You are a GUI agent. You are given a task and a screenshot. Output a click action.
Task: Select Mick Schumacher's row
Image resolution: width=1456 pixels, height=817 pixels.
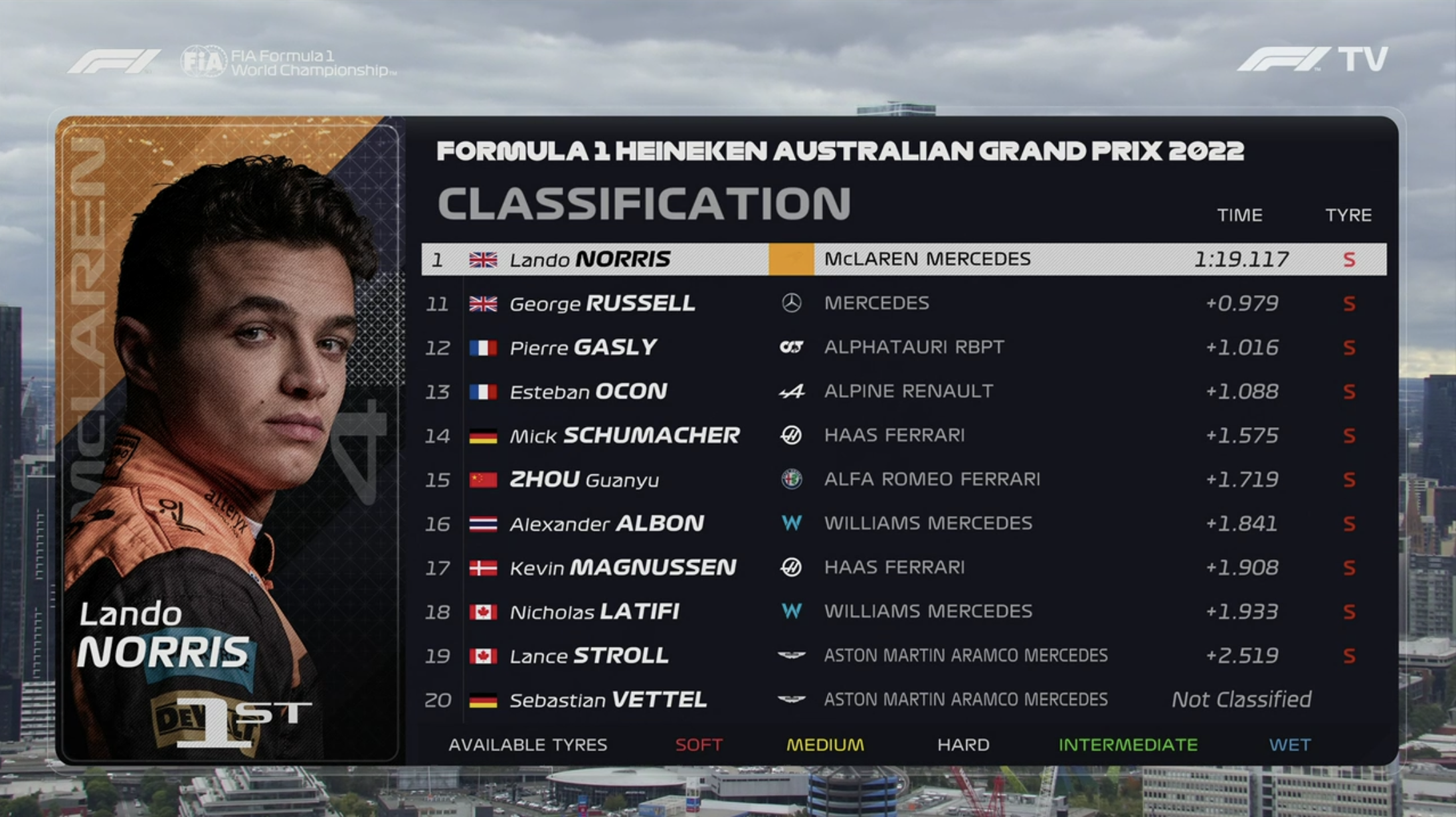(903, 436)
